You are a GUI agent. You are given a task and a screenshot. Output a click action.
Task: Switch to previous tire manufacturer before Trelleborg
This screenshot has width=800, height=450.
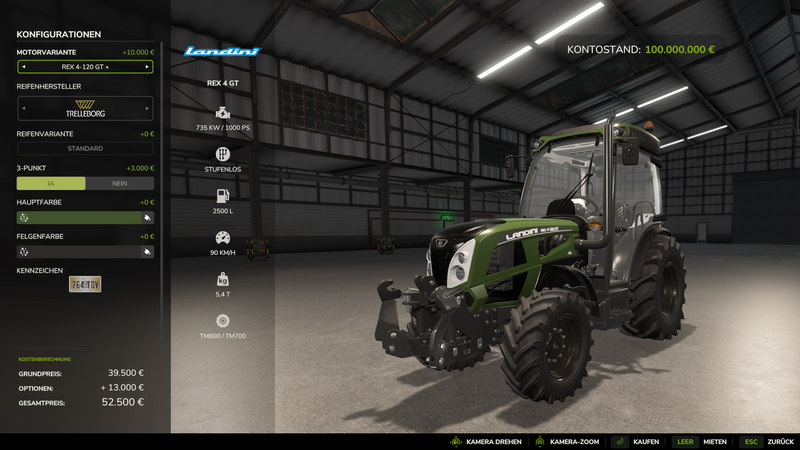(24, 108)
